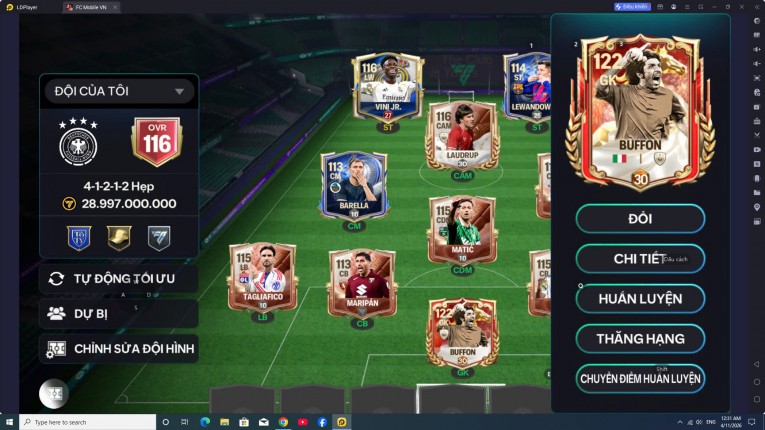Open the ĐỘI CỦA TÔI team dropdown
Image resolution: width=765 pixels, height=430 pixels.
118,91
